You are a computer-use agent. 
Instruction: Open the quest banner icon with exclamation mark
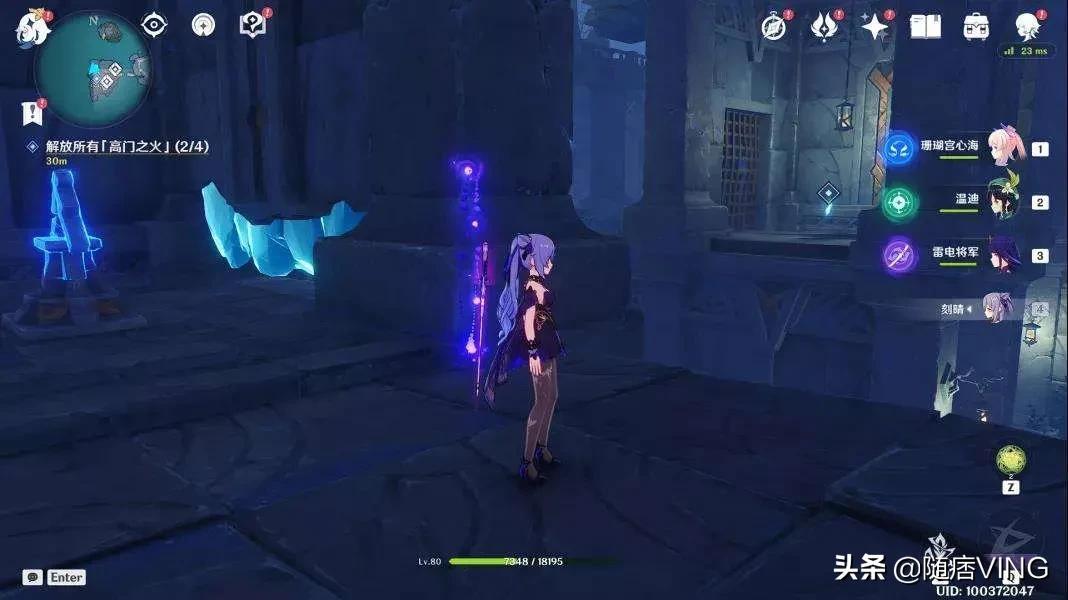(x=33, y=113)
